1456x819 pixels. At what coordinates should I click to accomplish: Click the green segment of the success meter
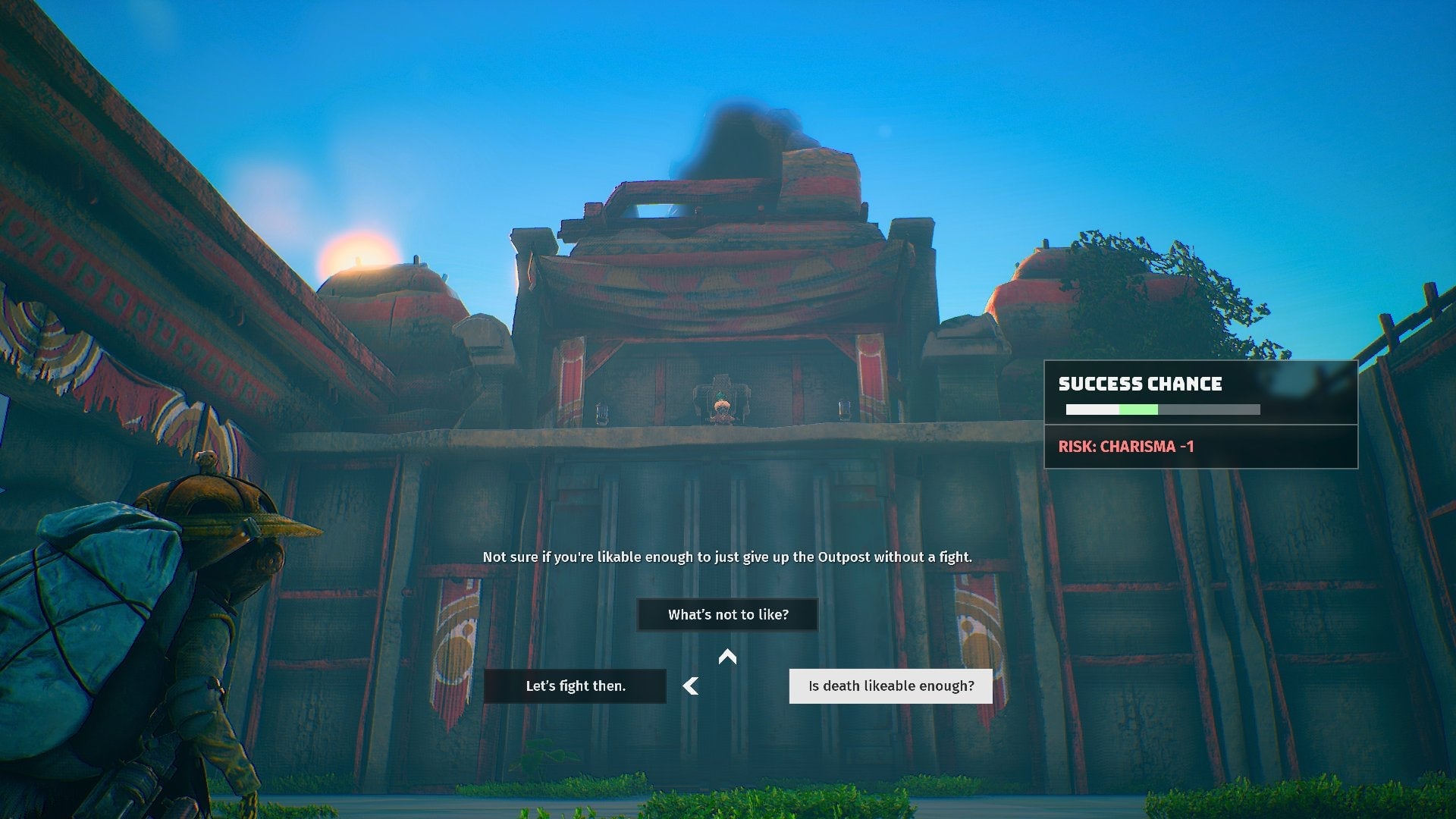click(1137, 409)
